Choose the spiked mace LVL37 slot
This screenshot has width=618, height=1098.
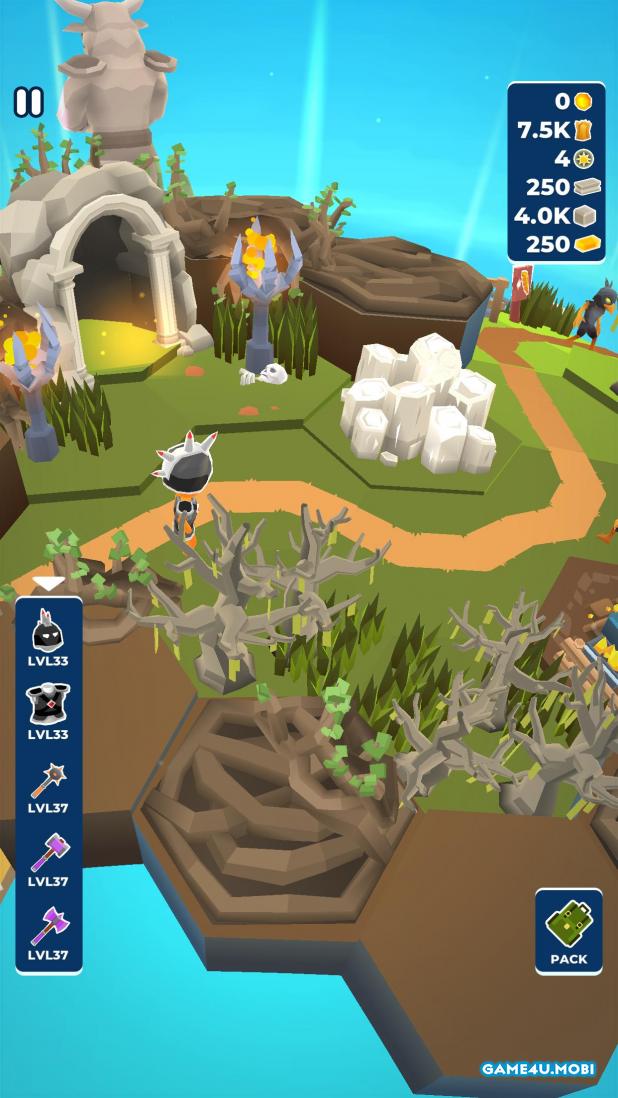(48, 783)
